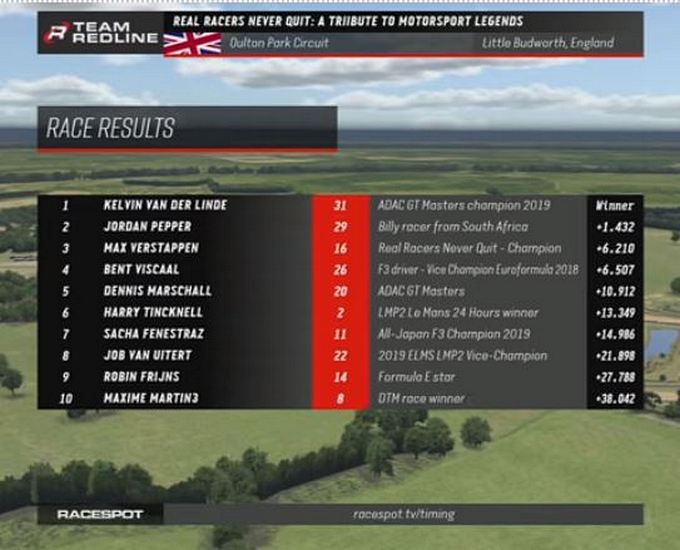680x550 pixels.
Task: Click Job van Uitert's result row
Action: point(147,356)
